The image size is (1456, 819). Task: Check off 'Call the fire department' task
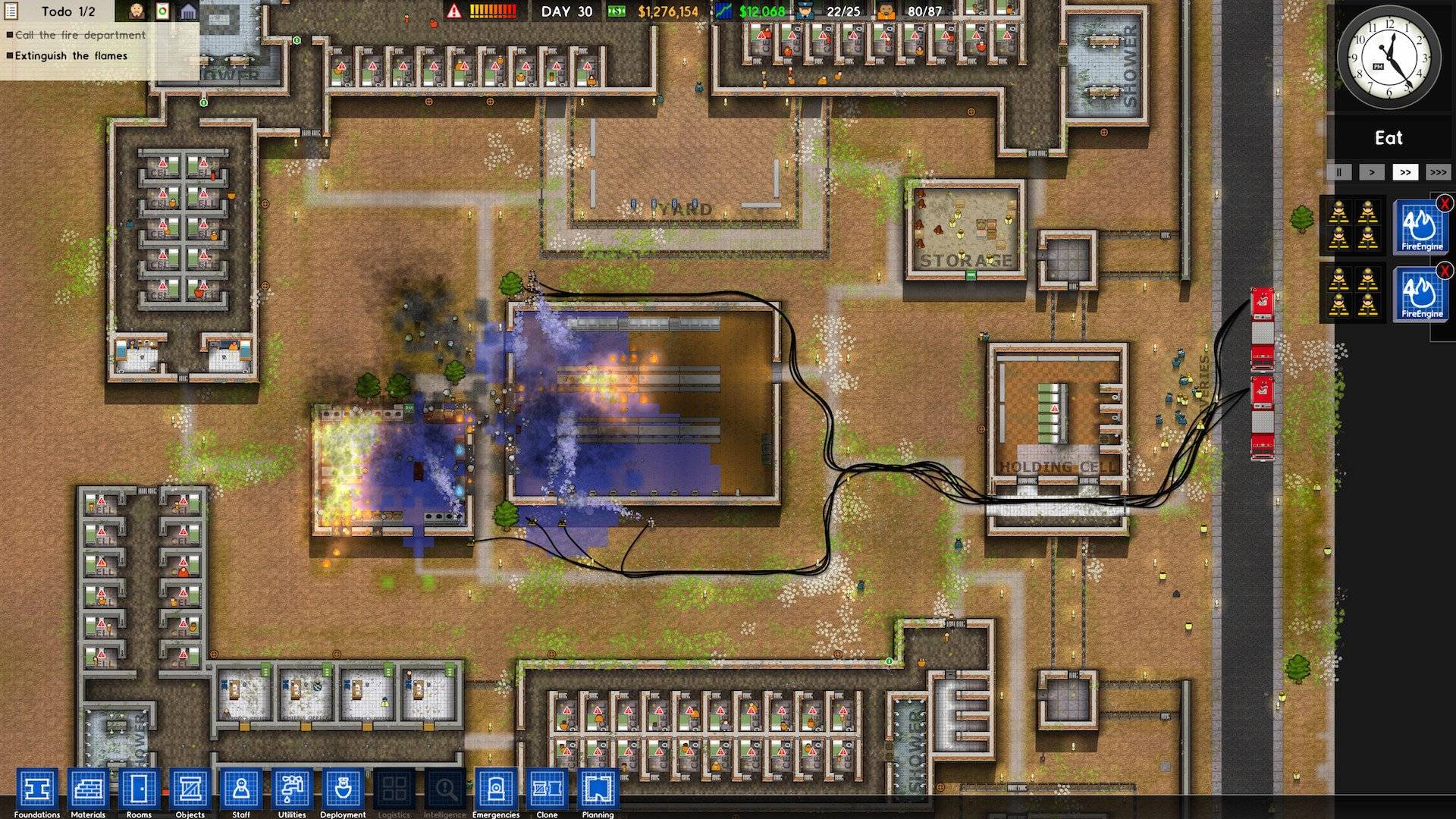click(x=10, y=35)
